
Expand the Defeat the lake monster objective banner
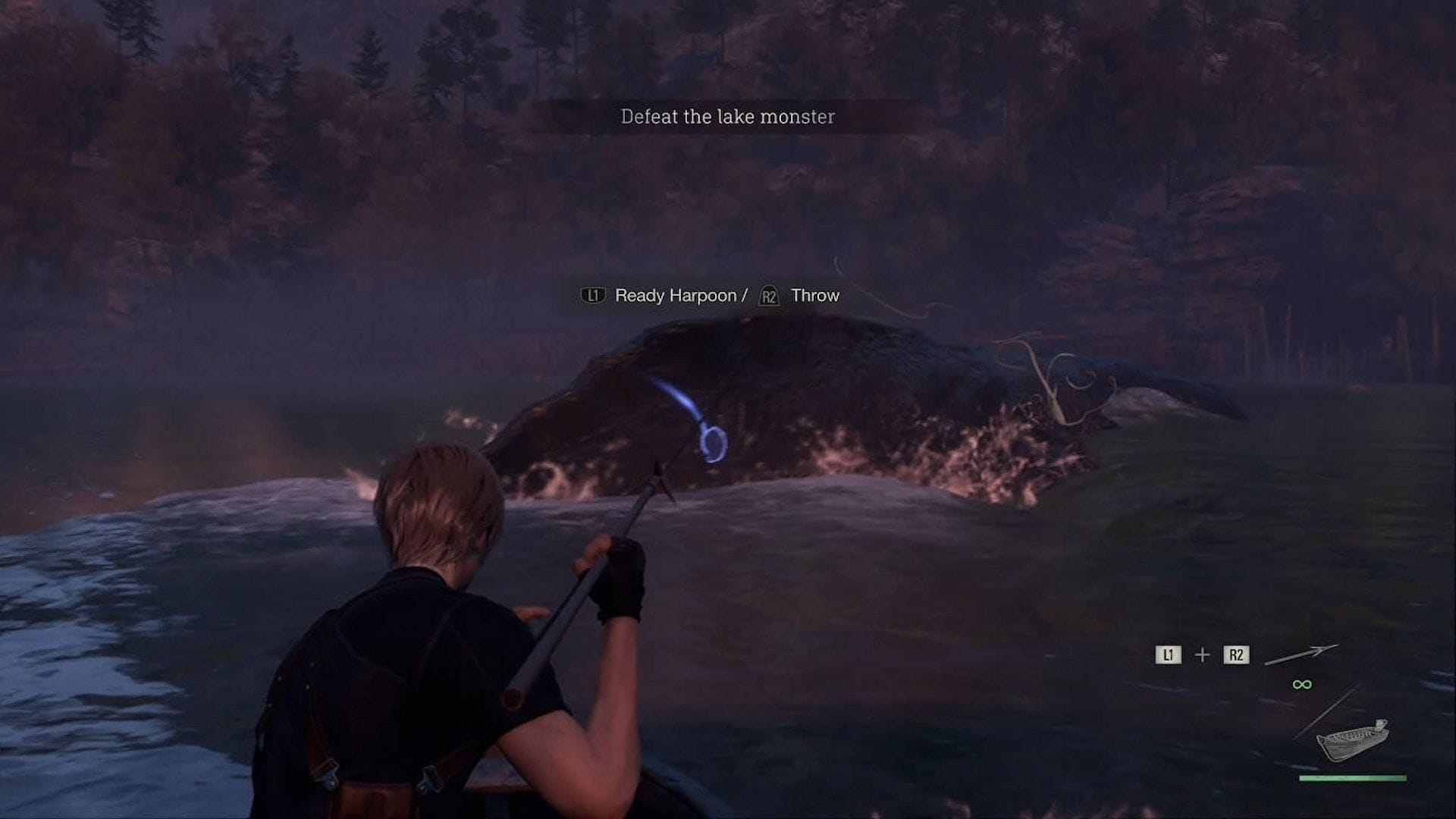coord(727,117)
